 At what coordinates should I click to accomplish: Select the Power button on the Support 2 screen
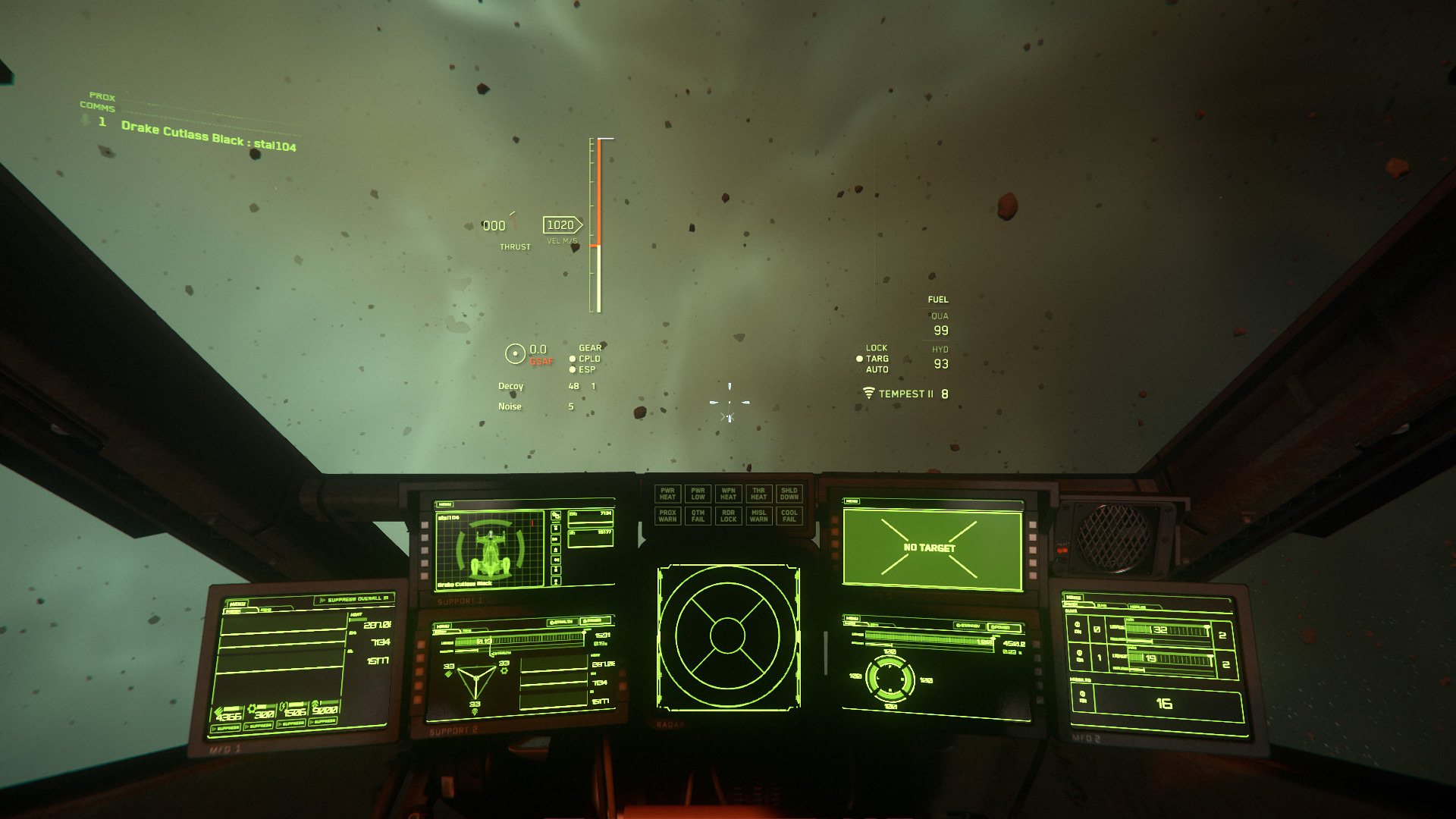pos(596,621)
